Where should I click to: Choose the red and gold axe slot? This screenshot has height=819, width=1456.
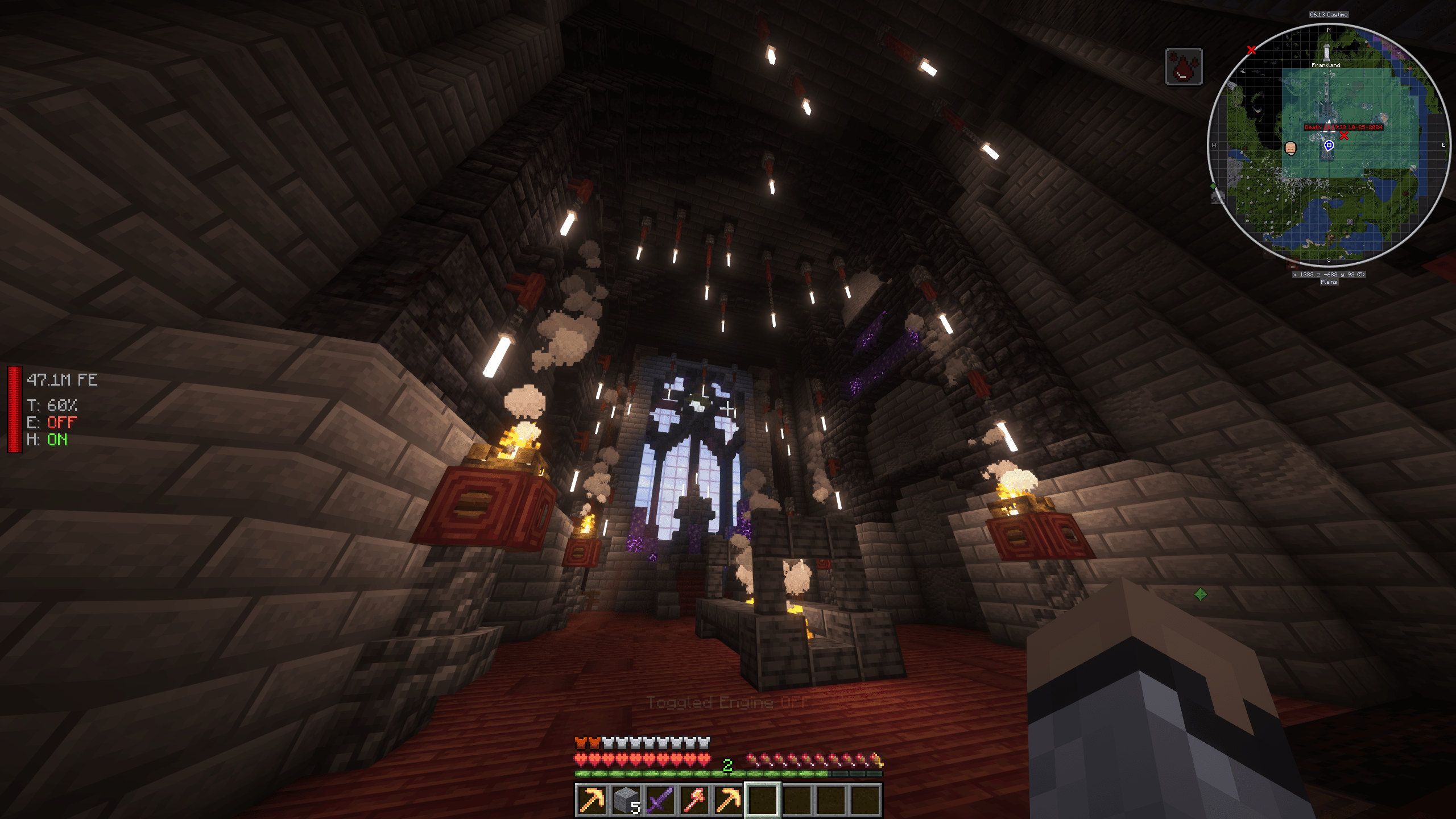tap(694, 800)
